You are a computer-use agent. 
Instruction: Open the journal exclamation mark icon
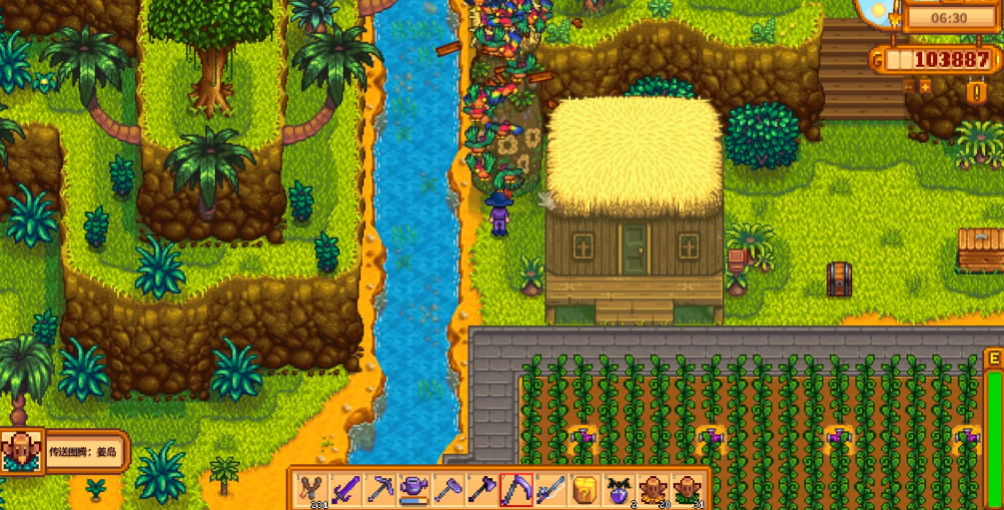(x=977, y=91)
